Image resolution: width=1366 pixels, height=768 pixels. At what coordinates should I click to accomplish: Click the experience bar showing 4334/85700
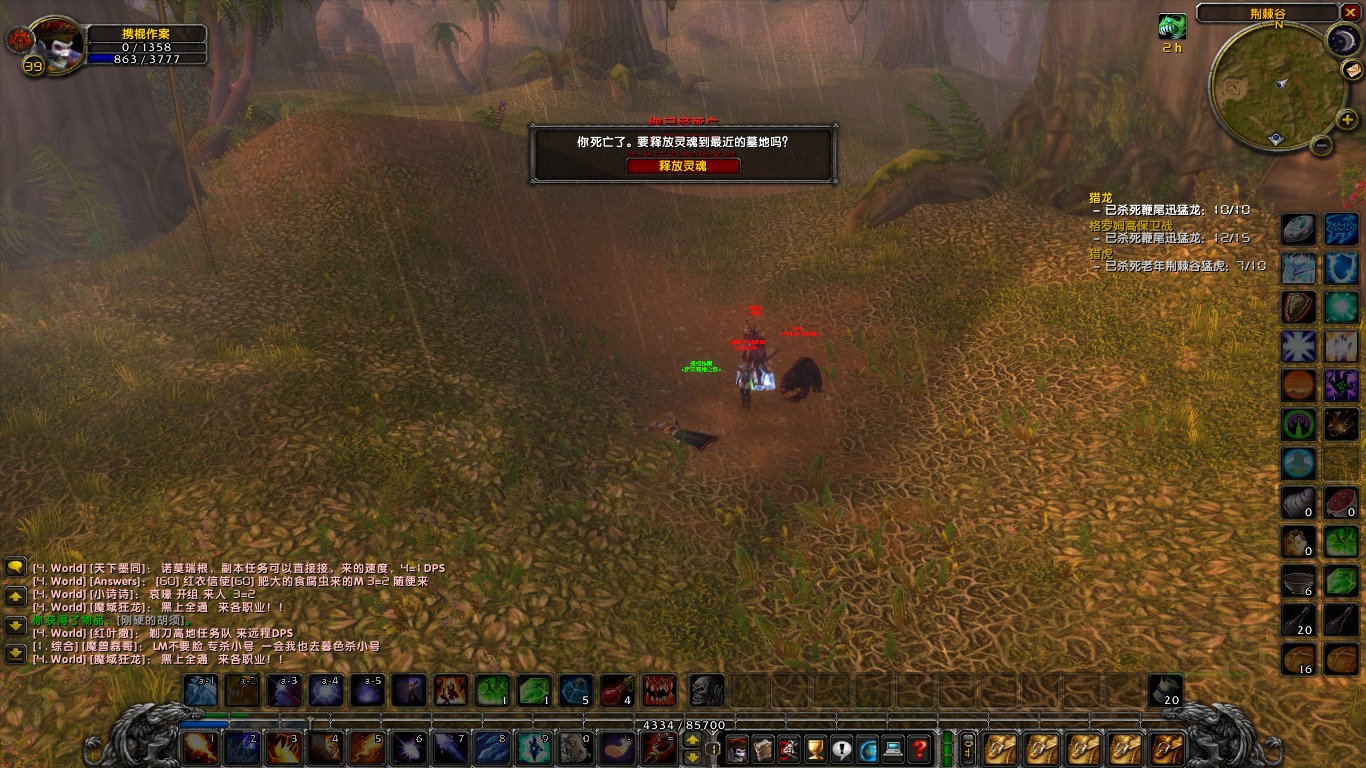pos(682,724)
